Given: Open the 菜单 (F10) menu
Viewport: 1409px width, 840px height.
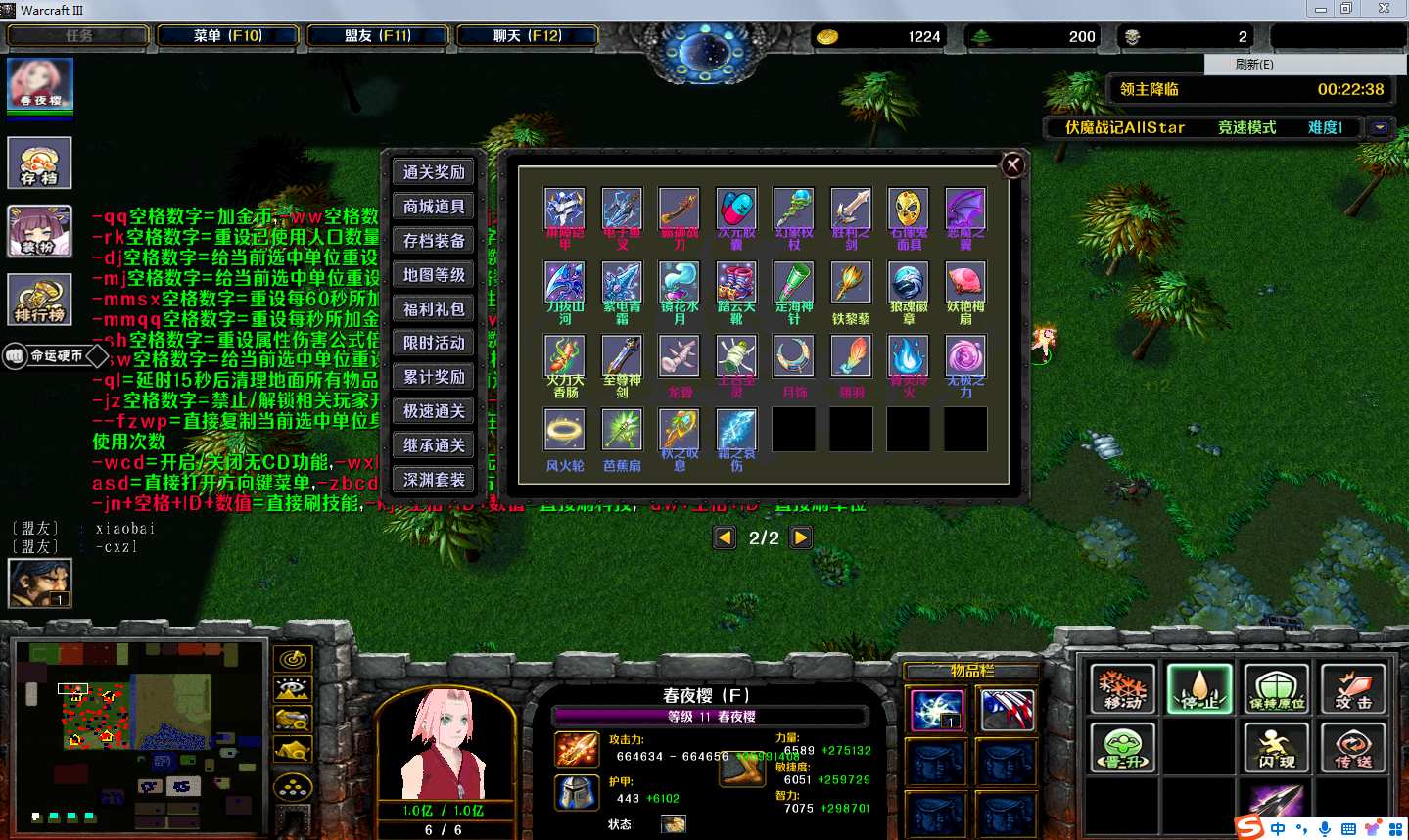Looking at the screenshot, I should [228, 36].
